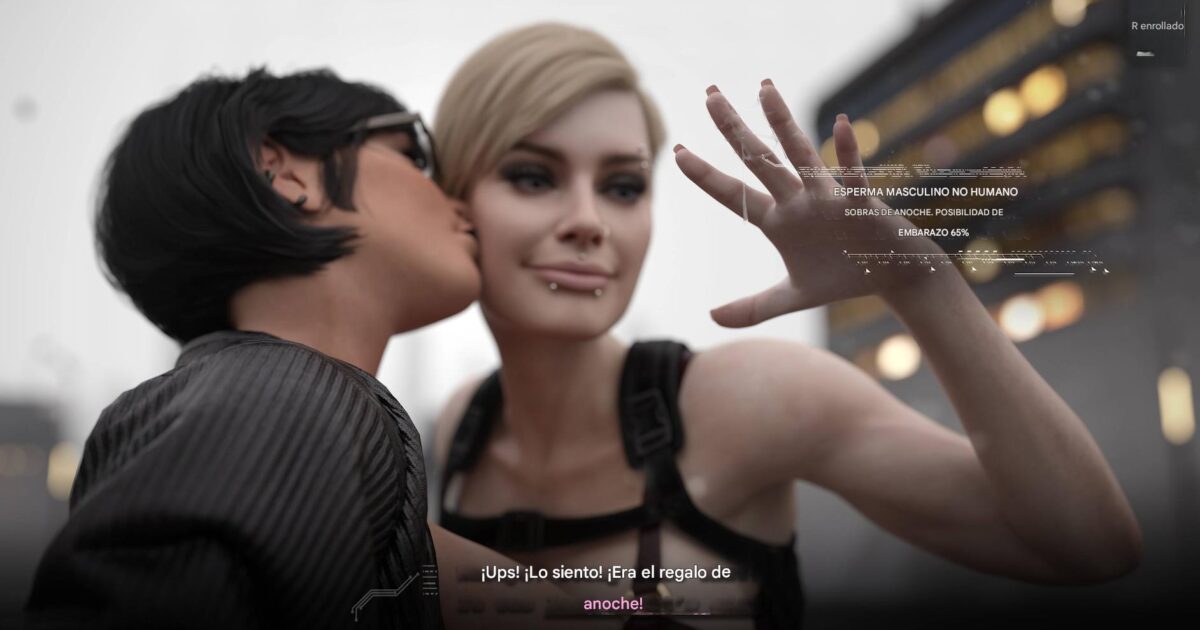
Task: Advance the dialogue line about anoche
Action: [x=605, y=588]
